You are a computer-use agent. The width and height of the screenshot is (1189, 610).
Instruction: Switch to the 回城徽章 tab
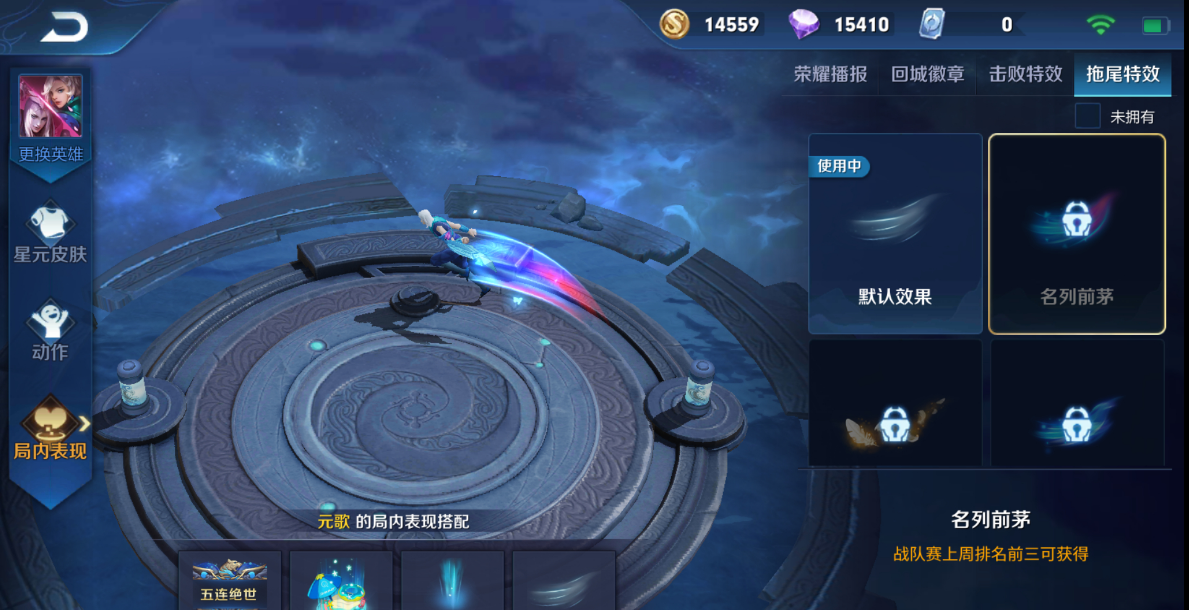927,74
